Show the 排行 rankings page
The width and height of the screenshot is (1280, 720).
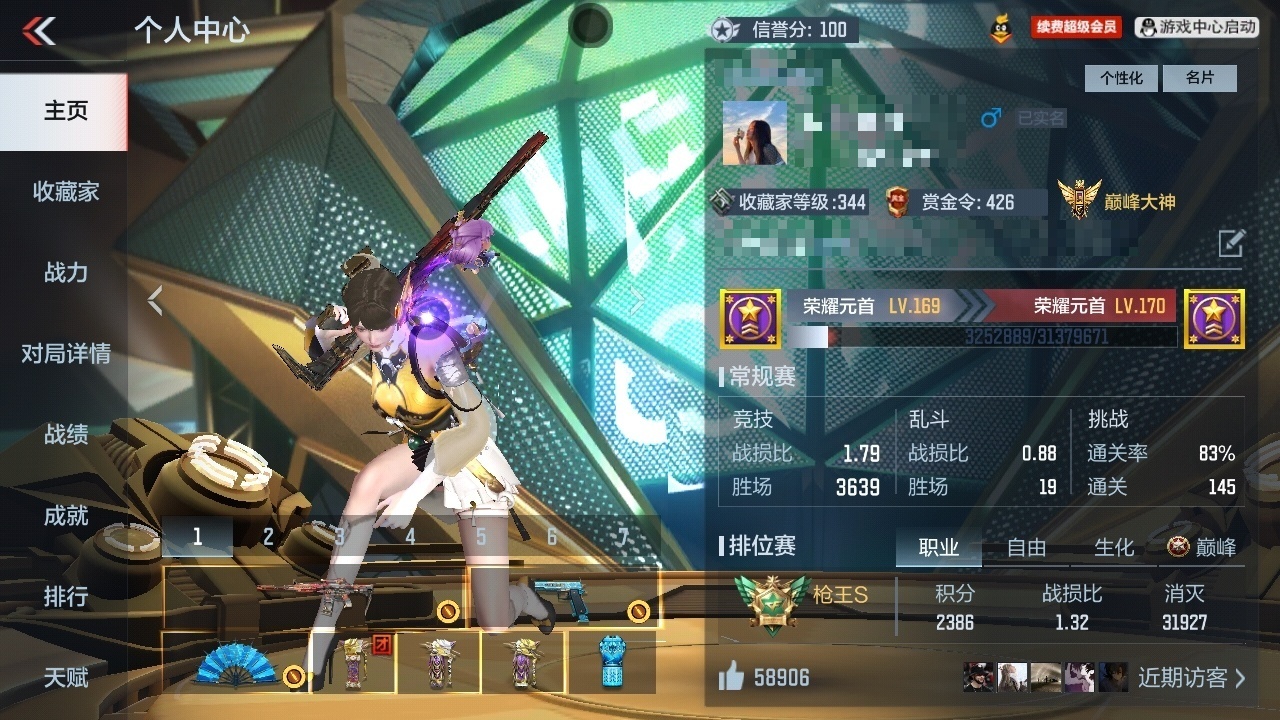click(x=65, y=597)
